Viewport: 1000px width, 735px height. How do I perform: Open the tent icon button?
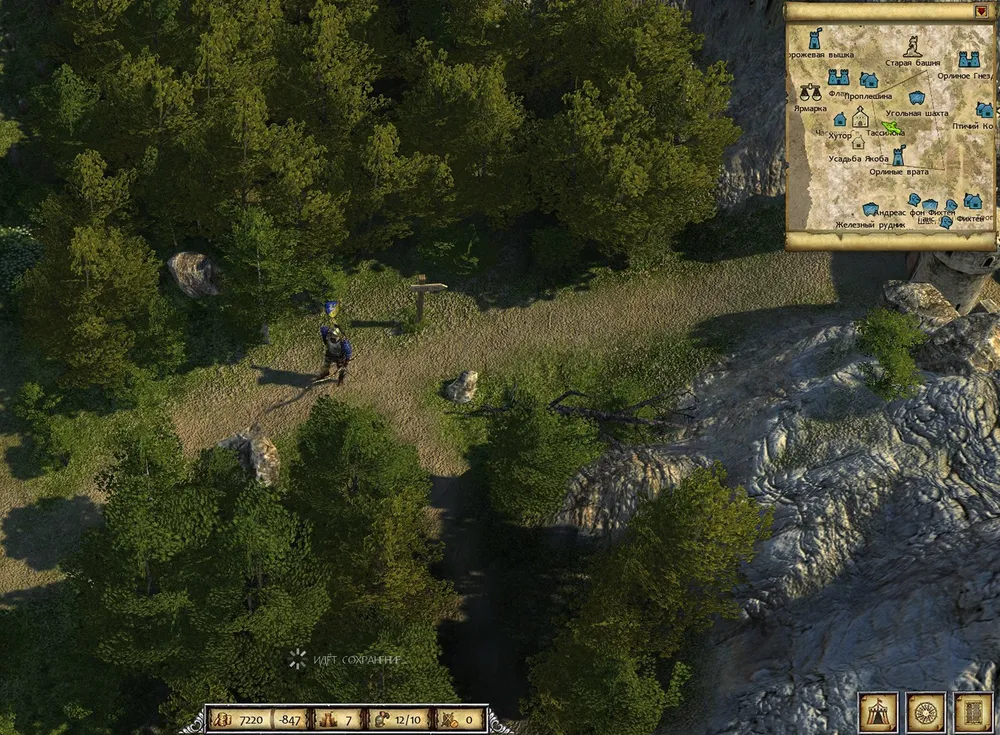click(x=878, y=711)
